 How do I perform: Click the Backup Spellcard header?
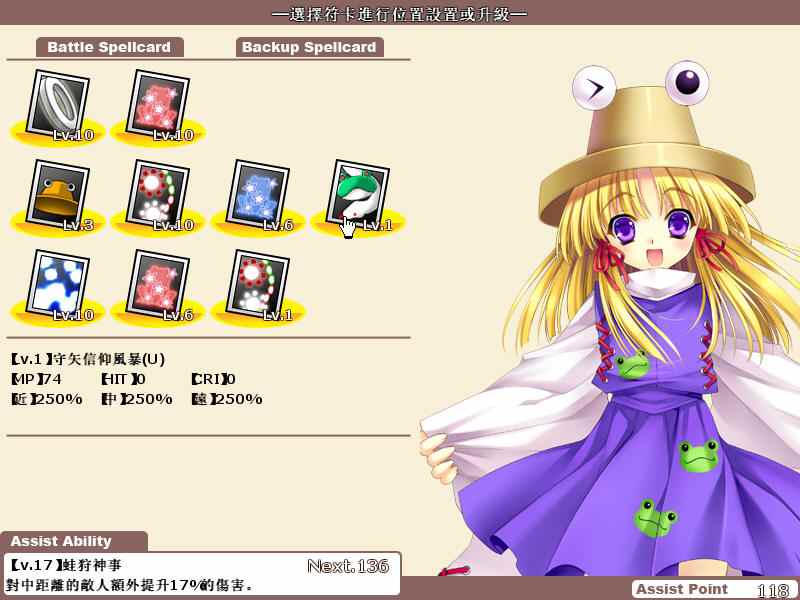[309, 47]
